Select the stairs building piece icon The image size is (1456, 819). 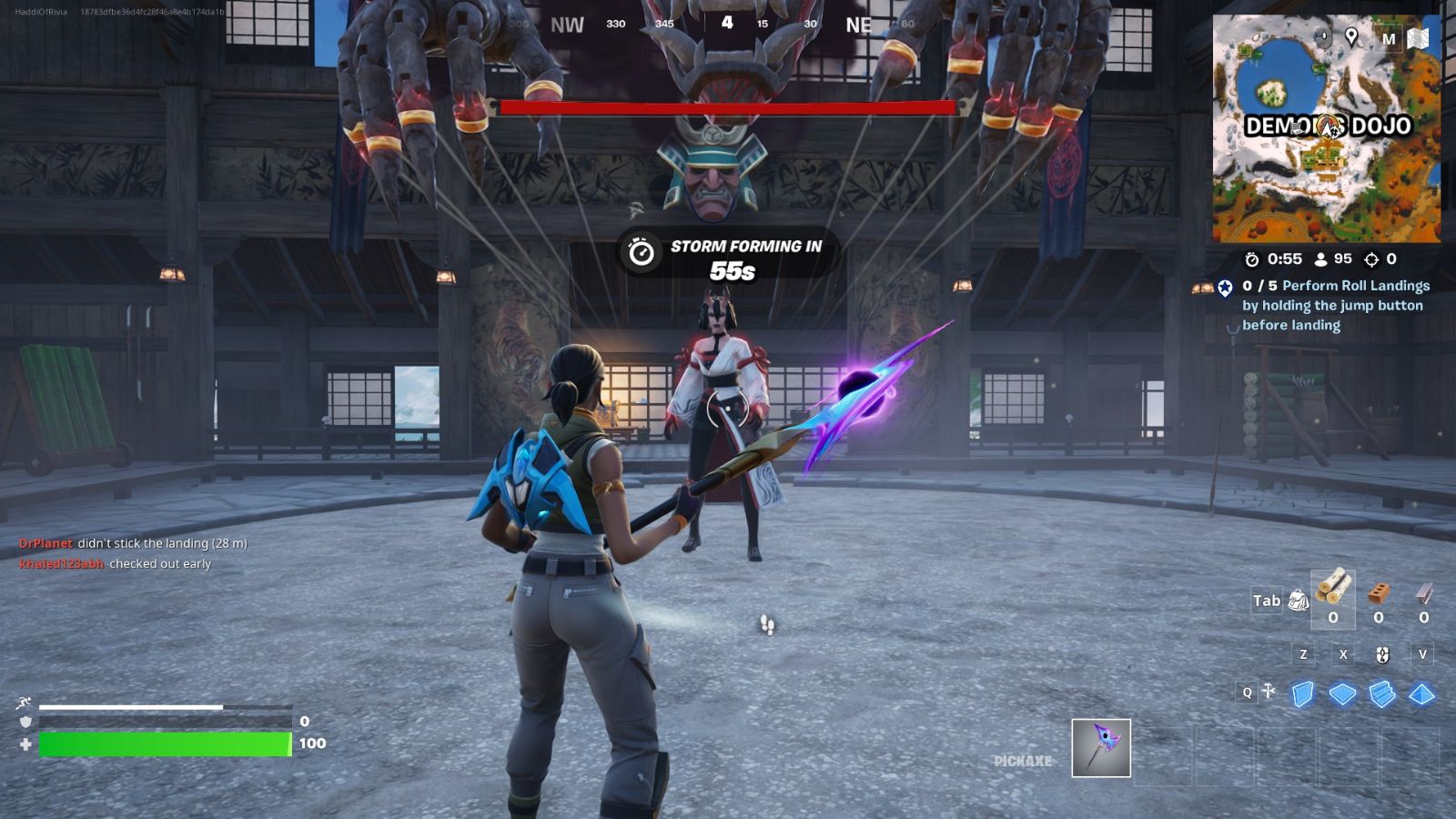(x=1382, y=693)
